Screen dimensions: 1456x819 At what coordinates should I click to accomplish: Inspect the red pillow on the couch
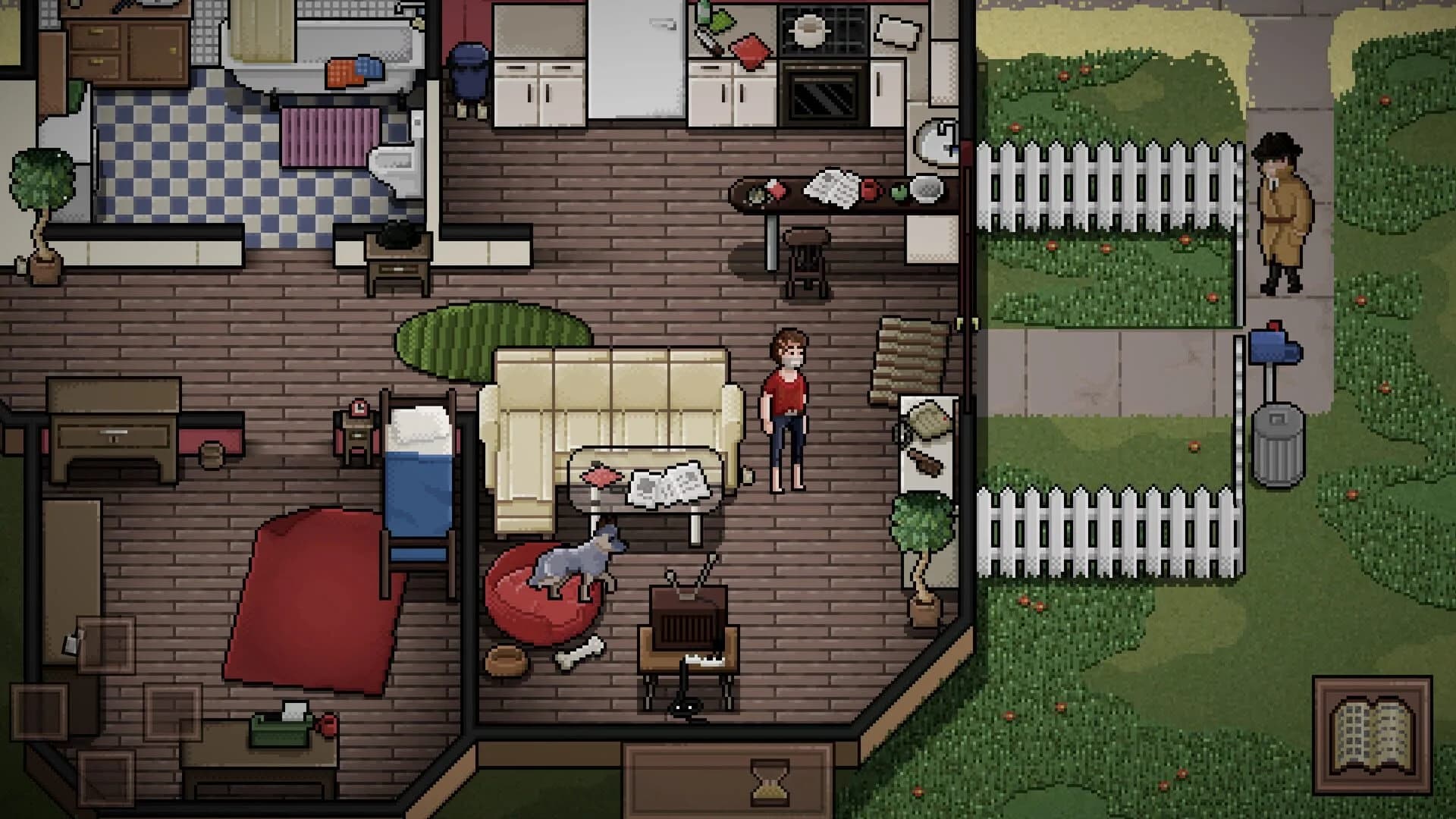(601, 474)
